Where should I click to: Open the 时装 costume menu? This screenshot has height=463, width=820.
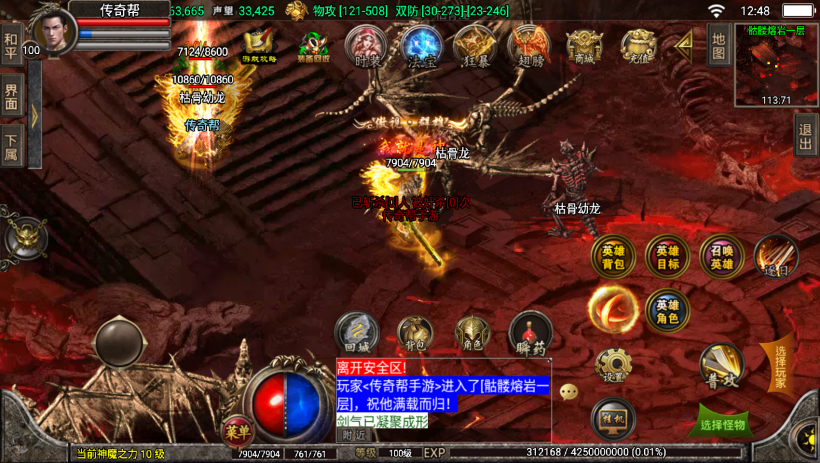pyautogui.click(x=367, y=46)
